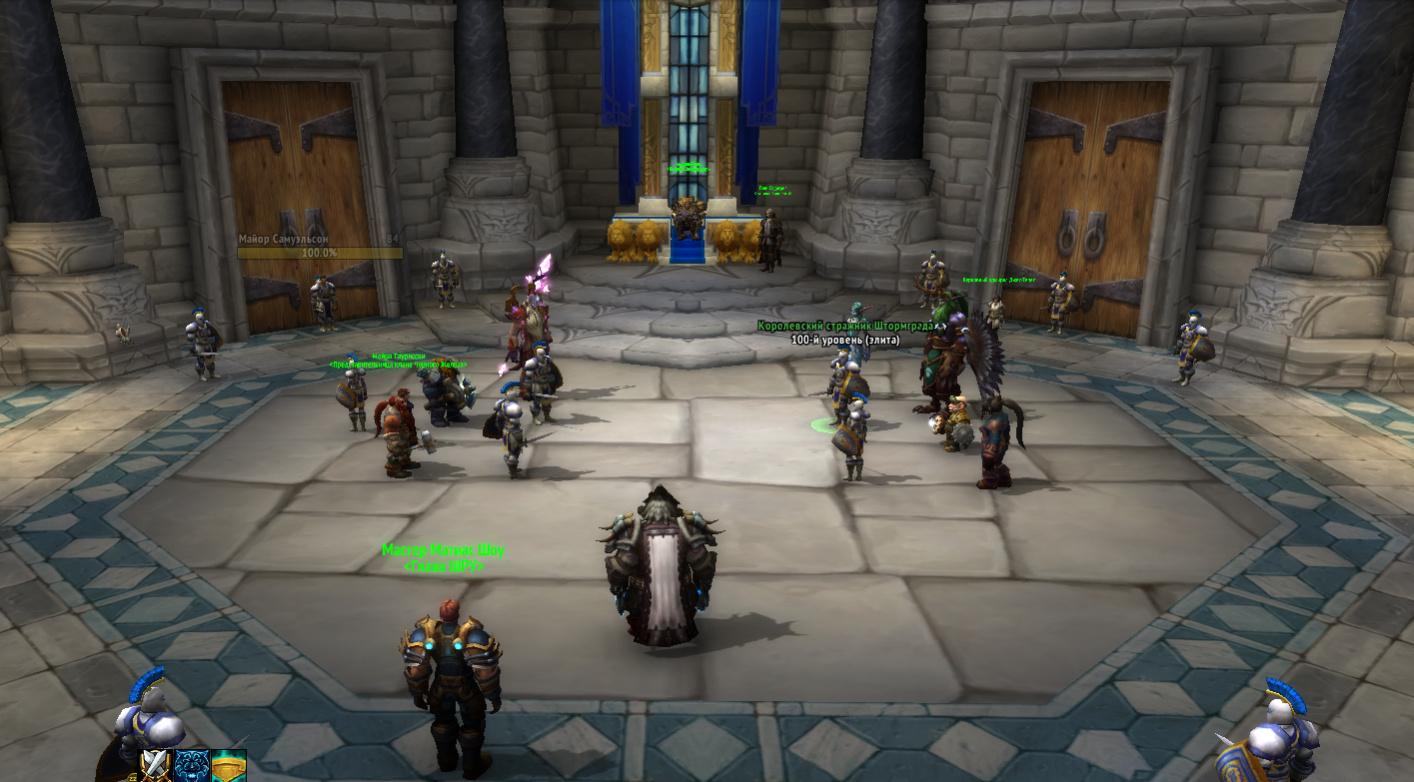Activate the golden shield on teal icon
This screenshot has width=1414, height=782.
(x=229, y=765)
